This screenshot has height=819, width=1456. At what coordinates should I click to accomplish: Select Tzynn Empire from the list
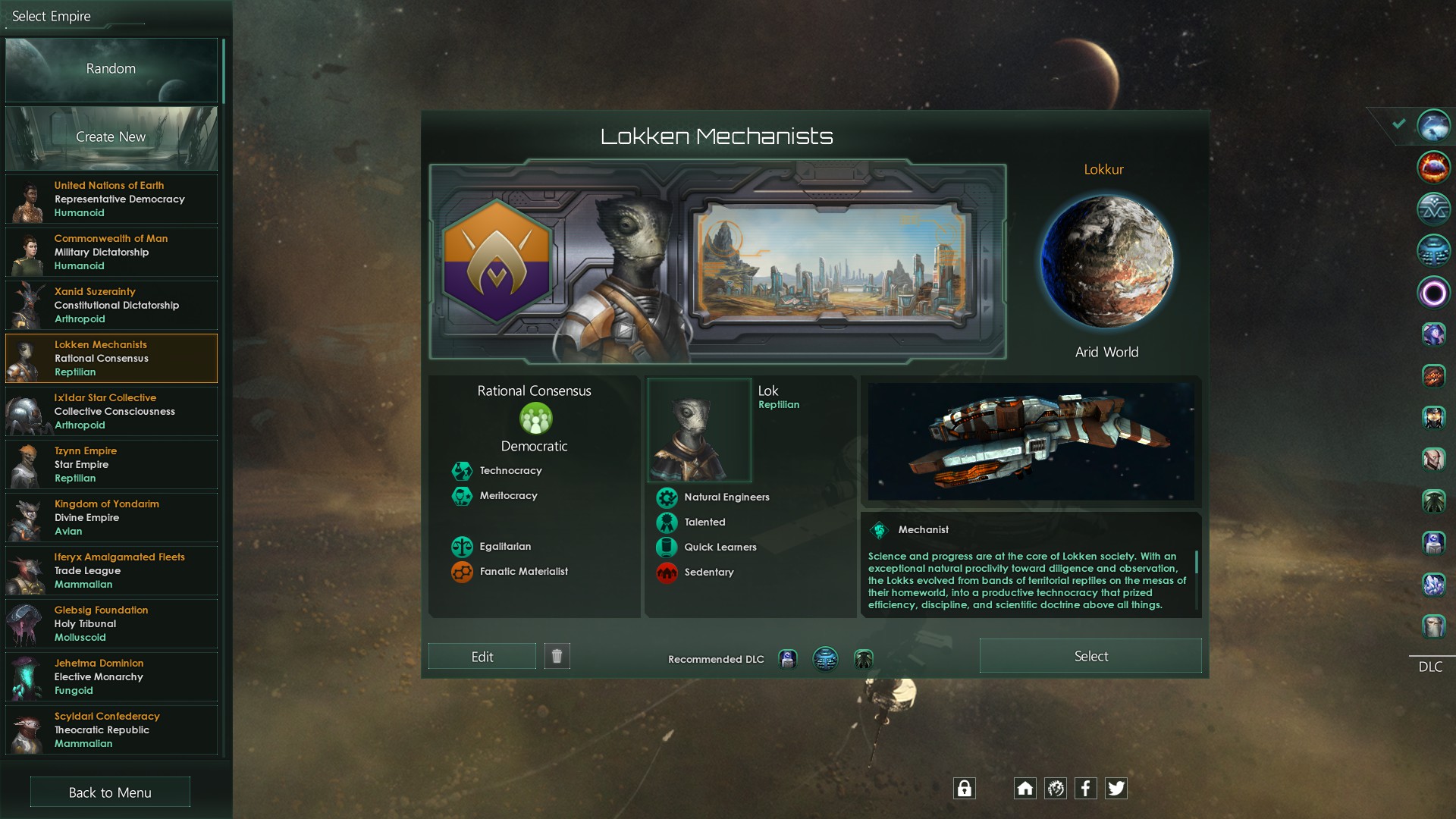[x=111, y=465]
